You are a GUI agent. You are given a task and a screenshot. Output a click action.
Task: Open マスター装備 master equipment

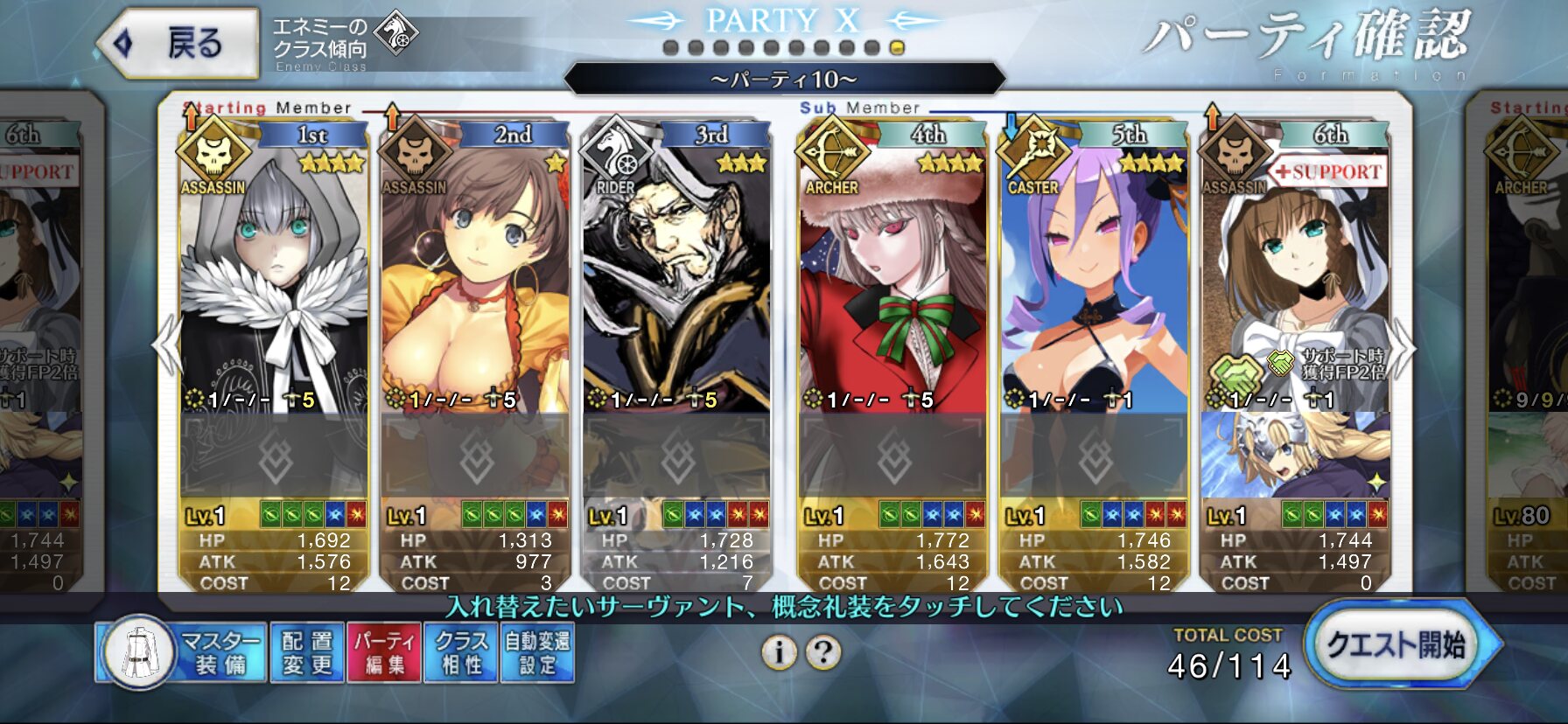pos(179,652)
